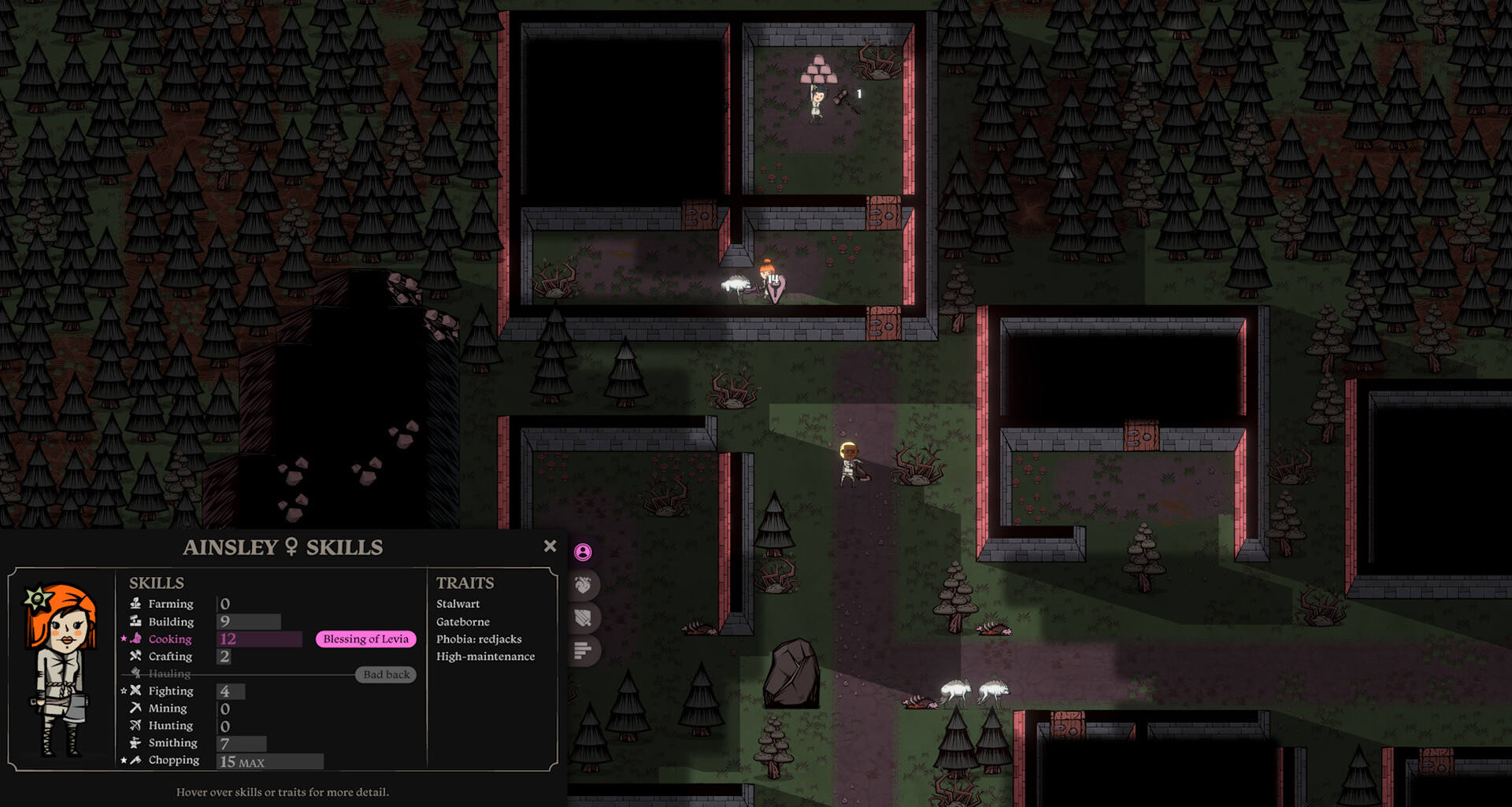Toggle the star beside Fighting

click(x=123, y=690)
